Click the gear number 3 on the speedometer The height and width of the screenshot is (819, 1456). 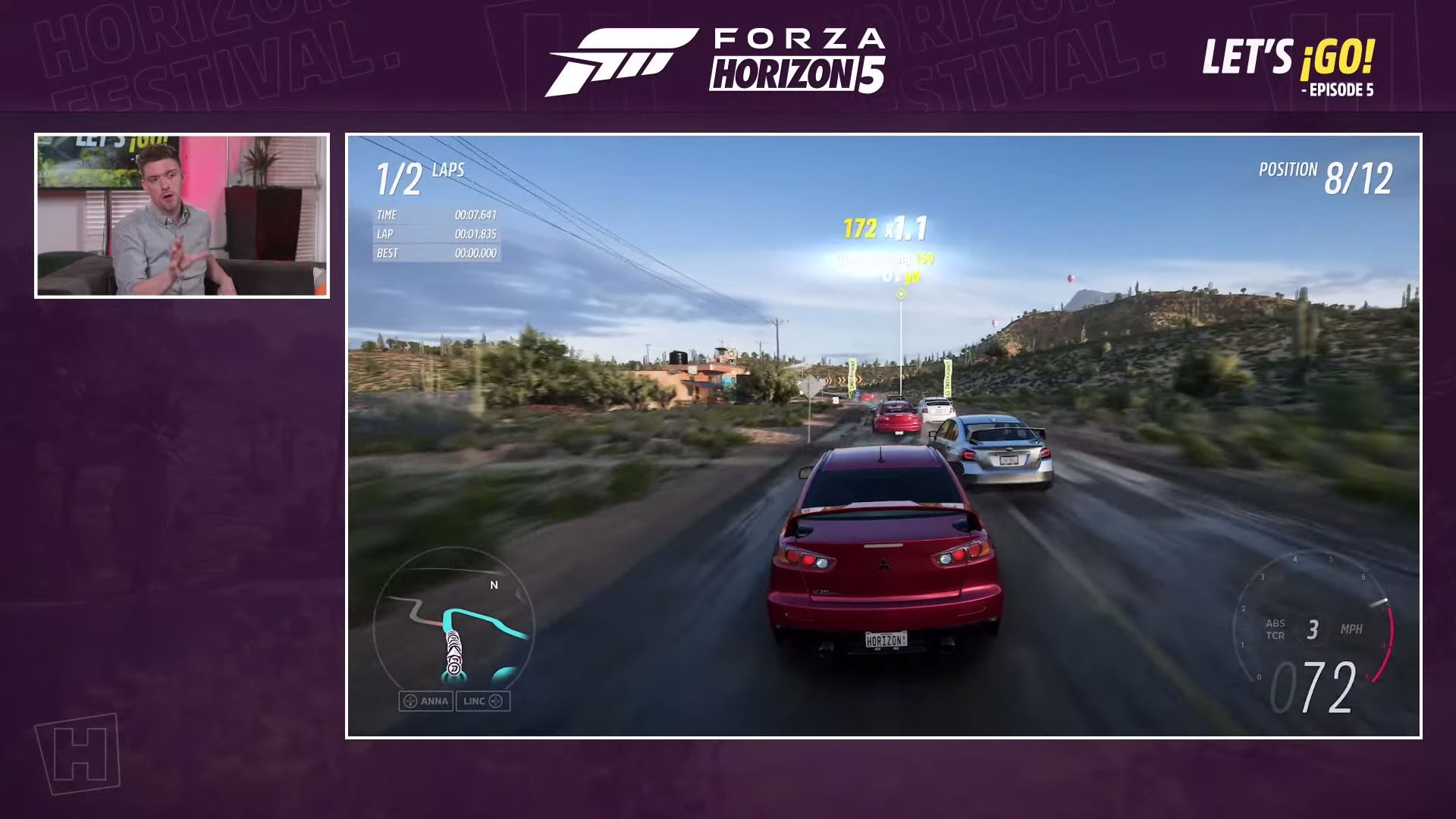click(1312, 629)
